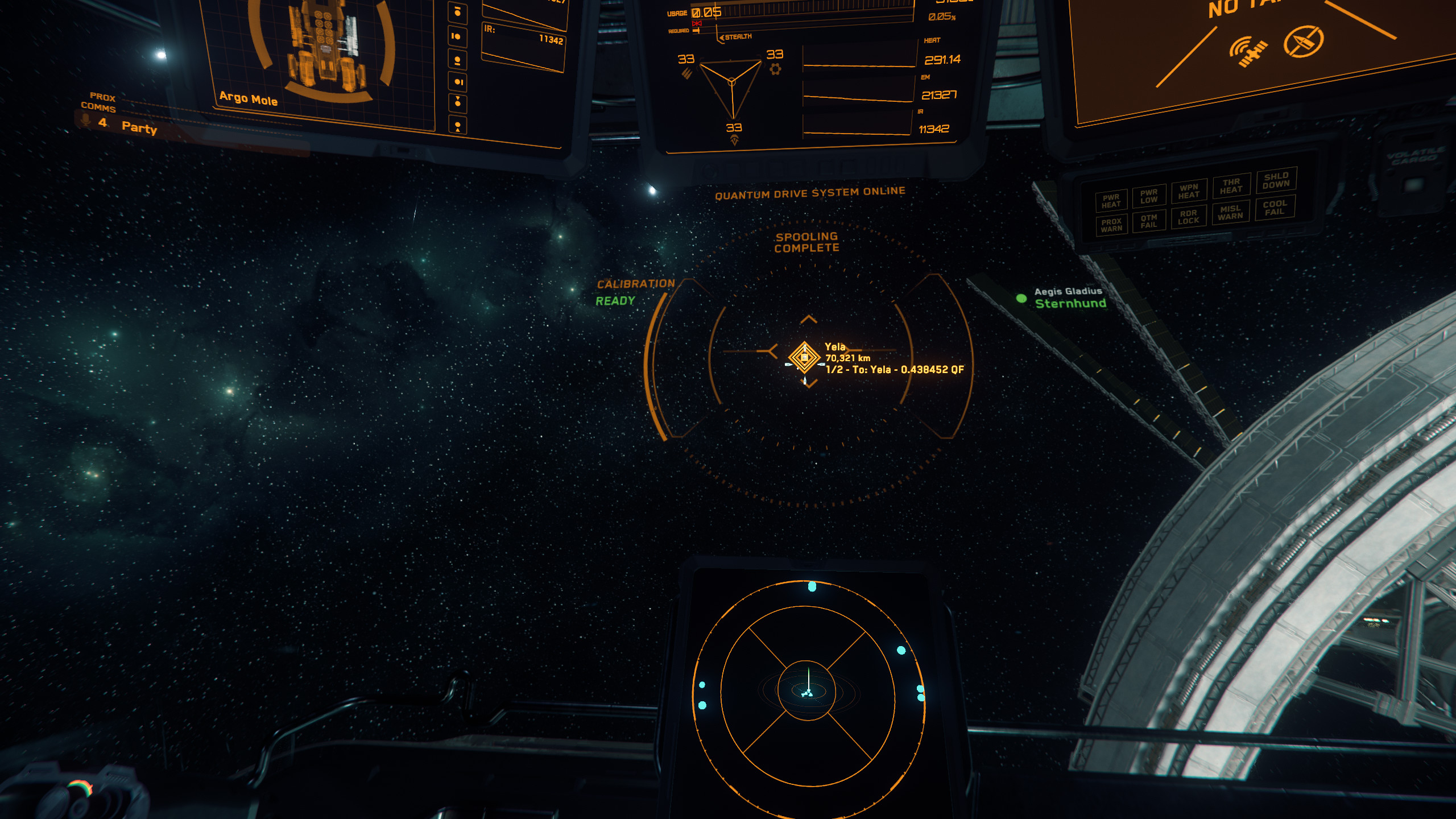Toggle the microphone icon beside Party
This screenshot has width=1456, height=819.
pyautogui.click(x=86, y=121)
